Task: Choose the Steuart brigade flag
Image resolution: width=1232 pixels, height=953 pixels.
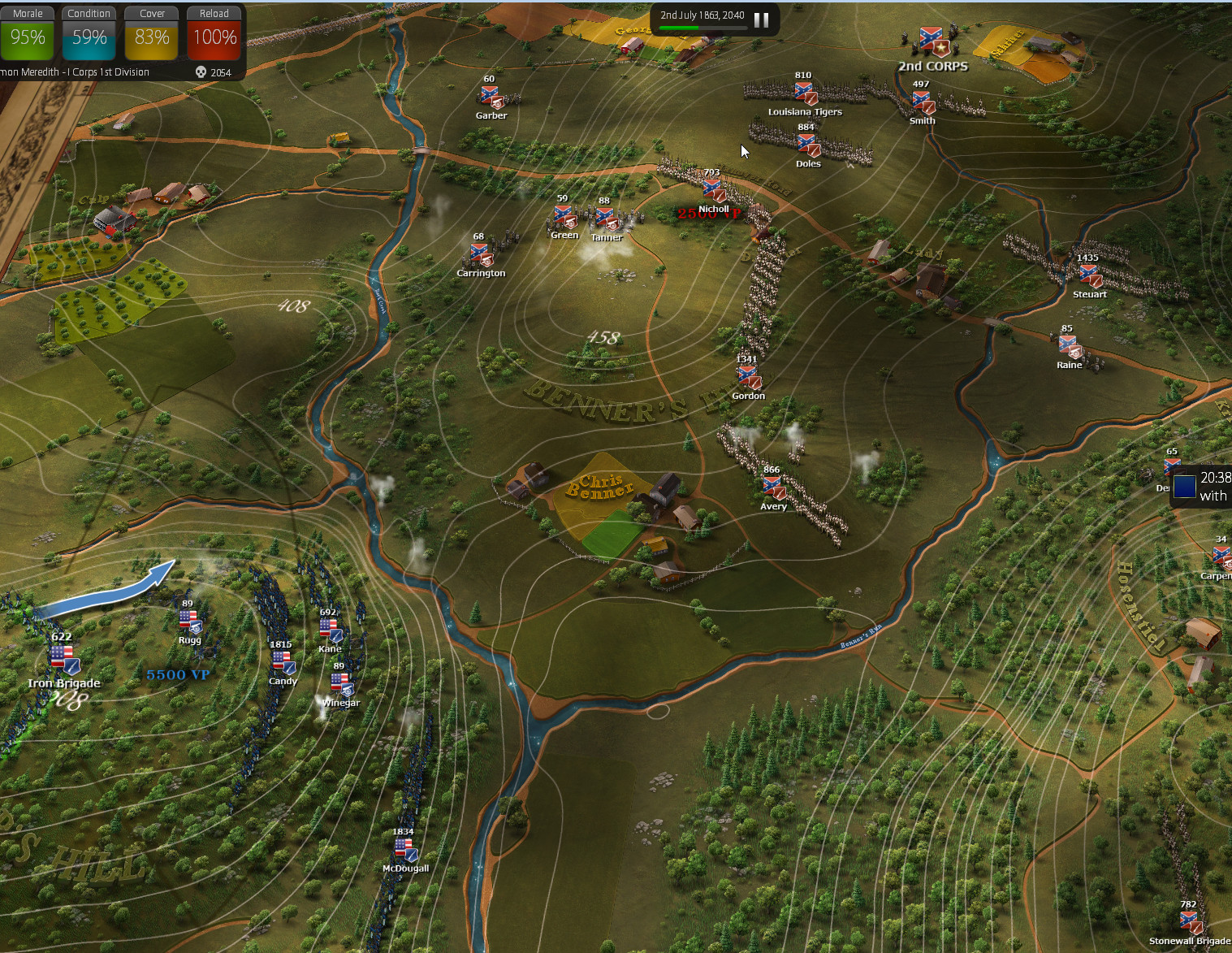Action: pyautogui.click(x=1089, y=276)
